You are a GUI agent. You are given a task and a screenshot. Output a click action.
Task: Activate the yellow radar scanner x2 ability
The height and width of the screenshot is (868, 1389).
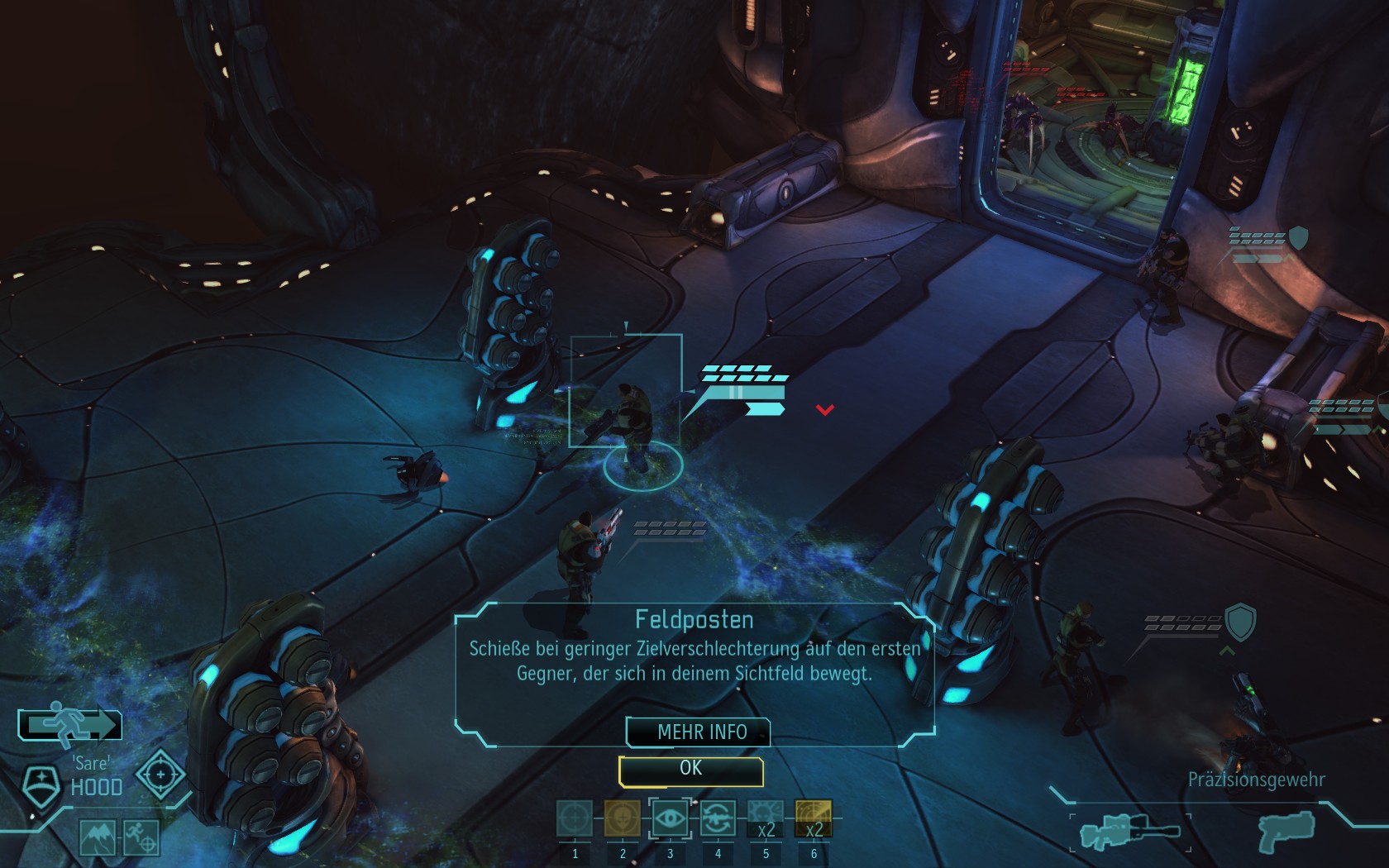pyautogui.click(x=814, y=819)
